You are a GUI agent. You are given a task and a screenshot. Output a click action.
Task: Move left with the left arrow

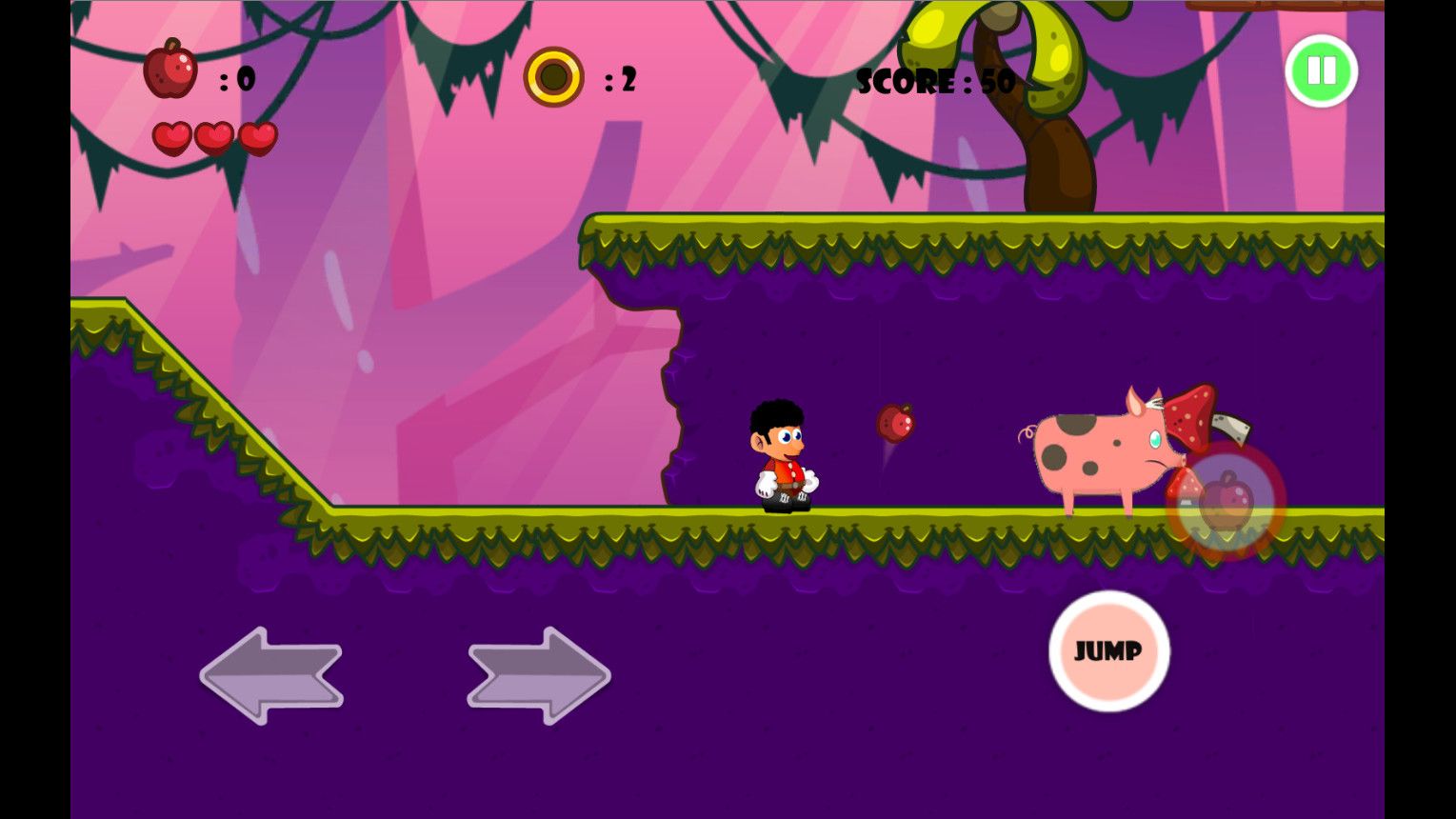(x=271, y=675)
